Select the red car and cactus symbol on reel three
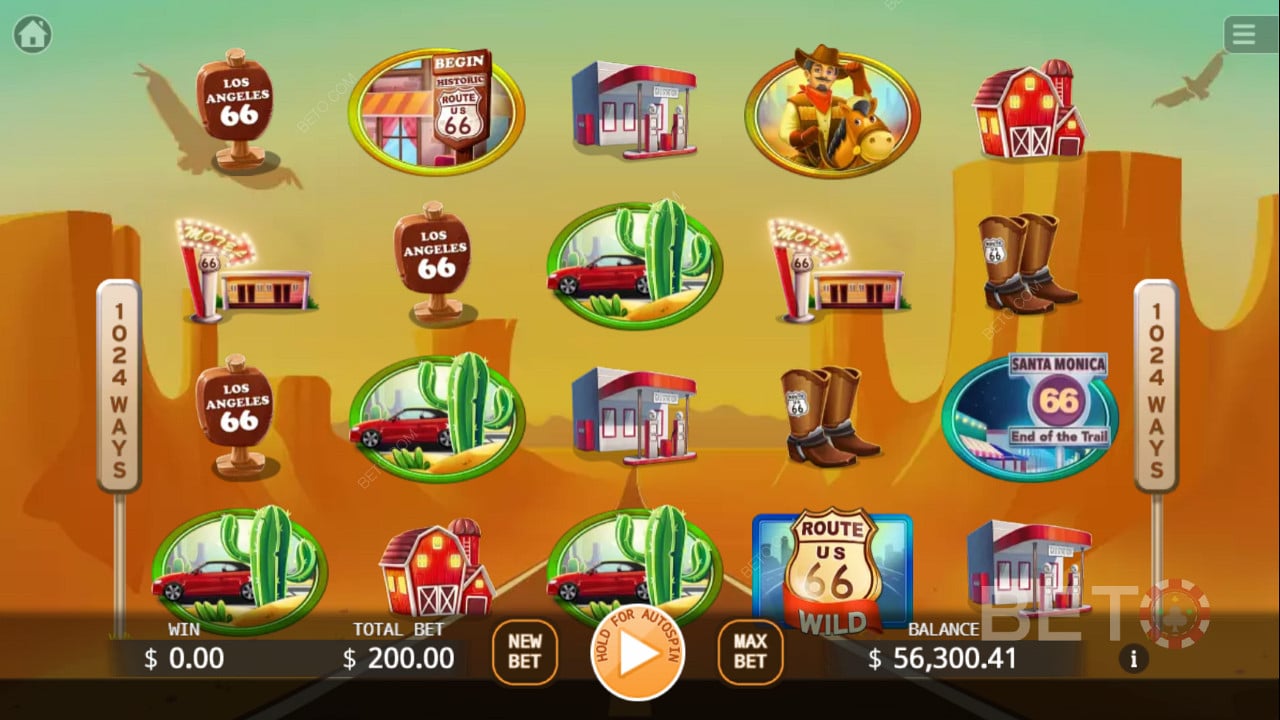The height and width of the screenshot is (720, 1280). (637, 262)
